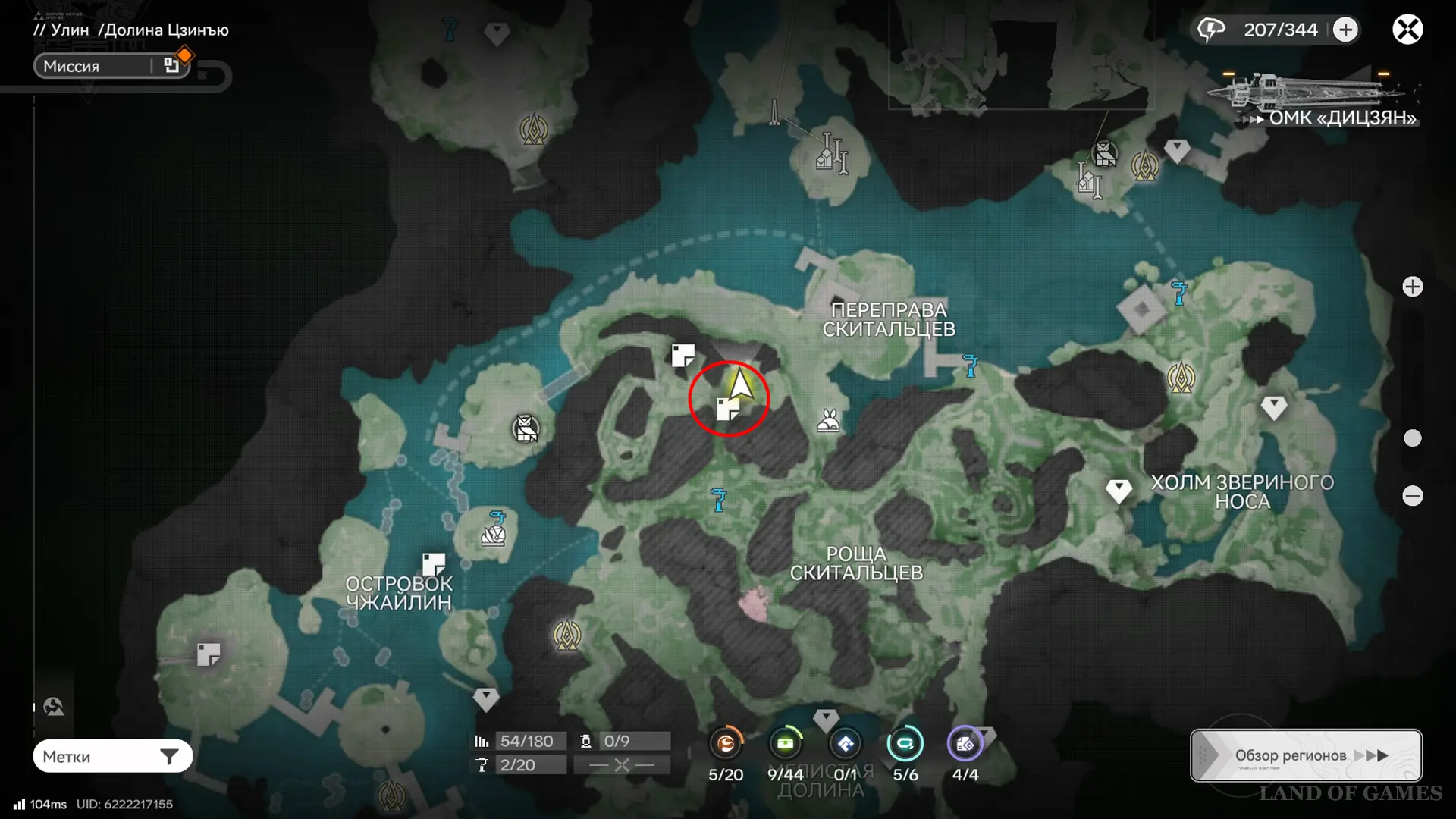Add more stamina with the plus button
Image resolution: width=1456 pixels, height=819 pixels.
click(x=1346, y=30)
